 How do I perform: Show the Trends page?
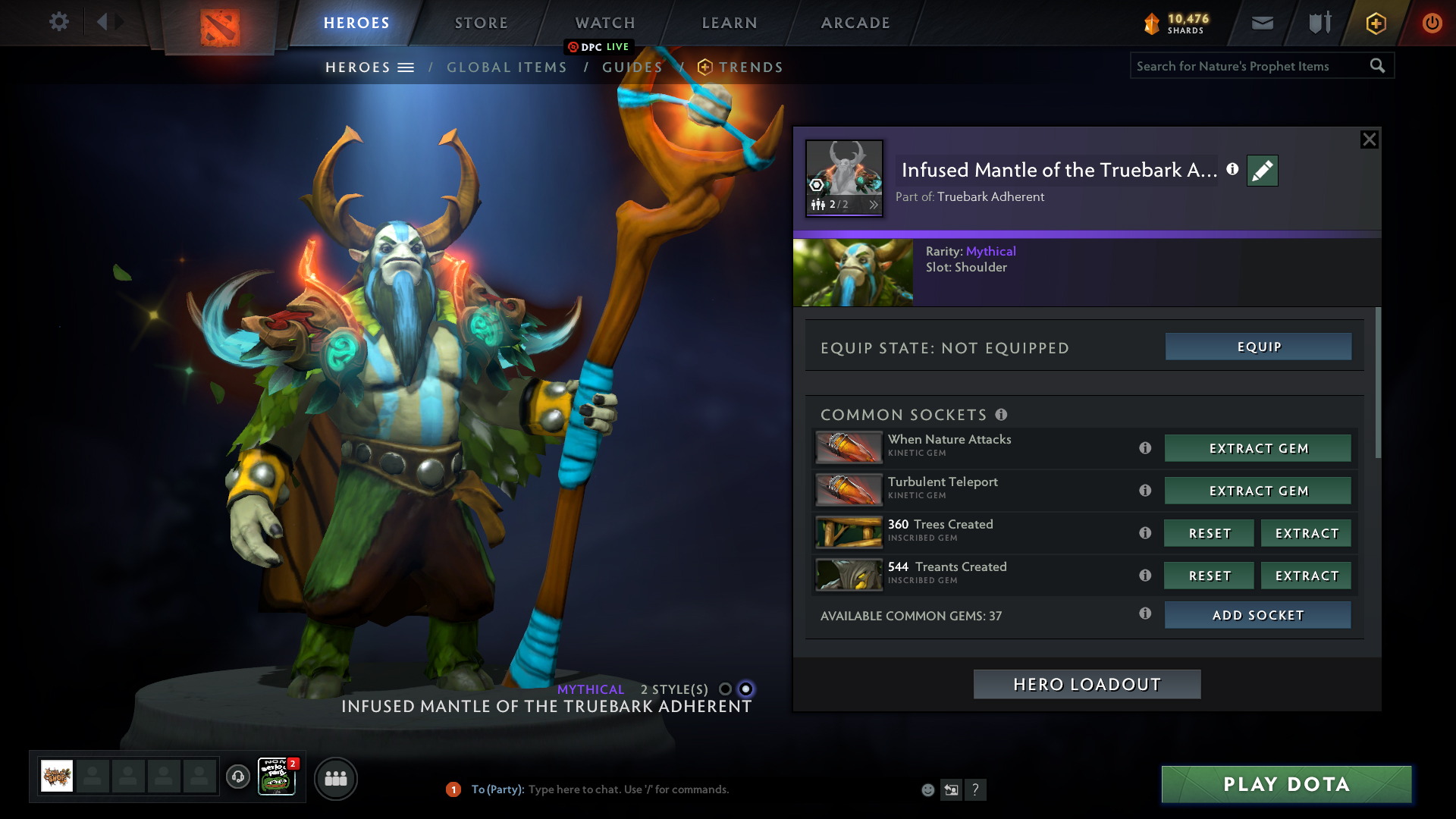click(750, 67)
